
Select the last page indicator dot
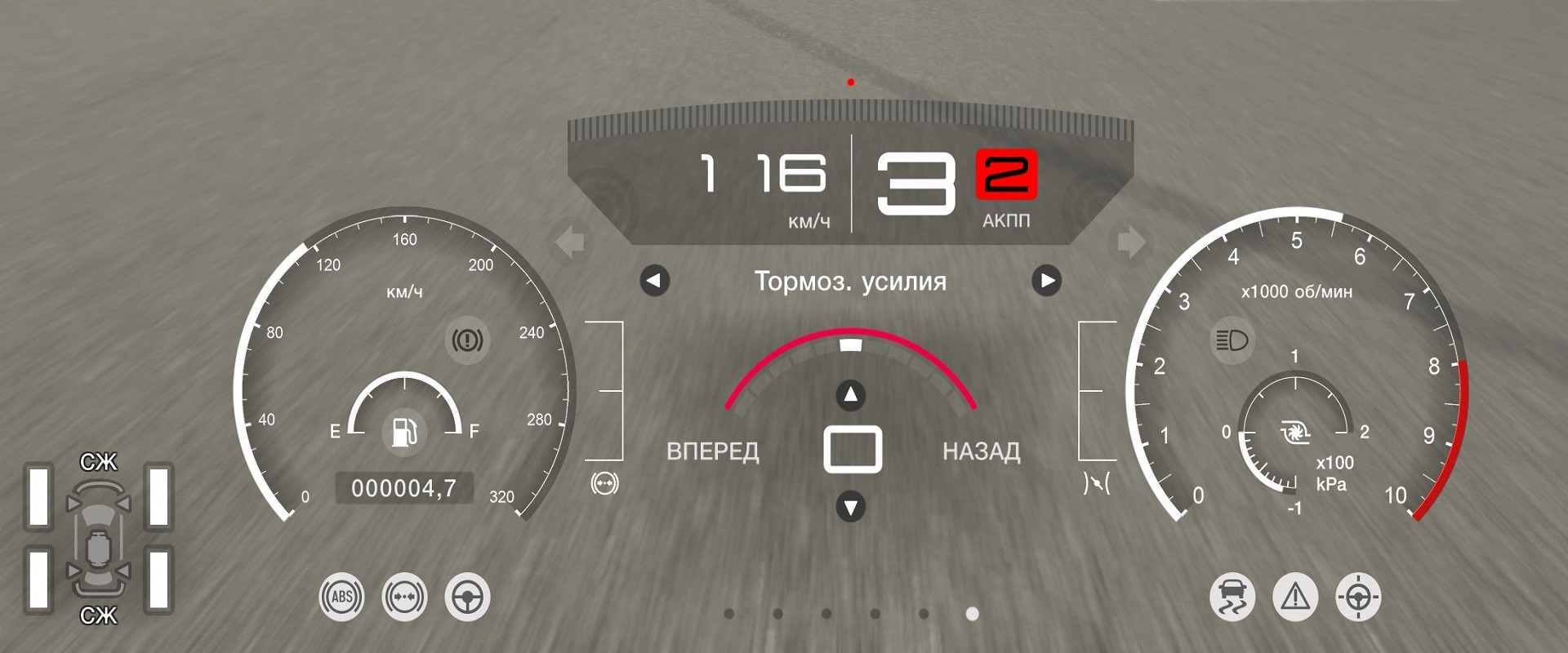coord(972,614)
